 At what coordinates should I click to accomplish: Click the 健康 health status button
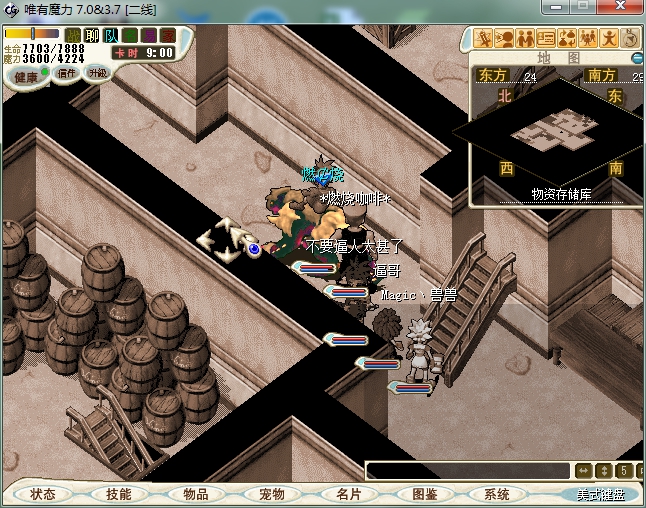click(26, 78)
